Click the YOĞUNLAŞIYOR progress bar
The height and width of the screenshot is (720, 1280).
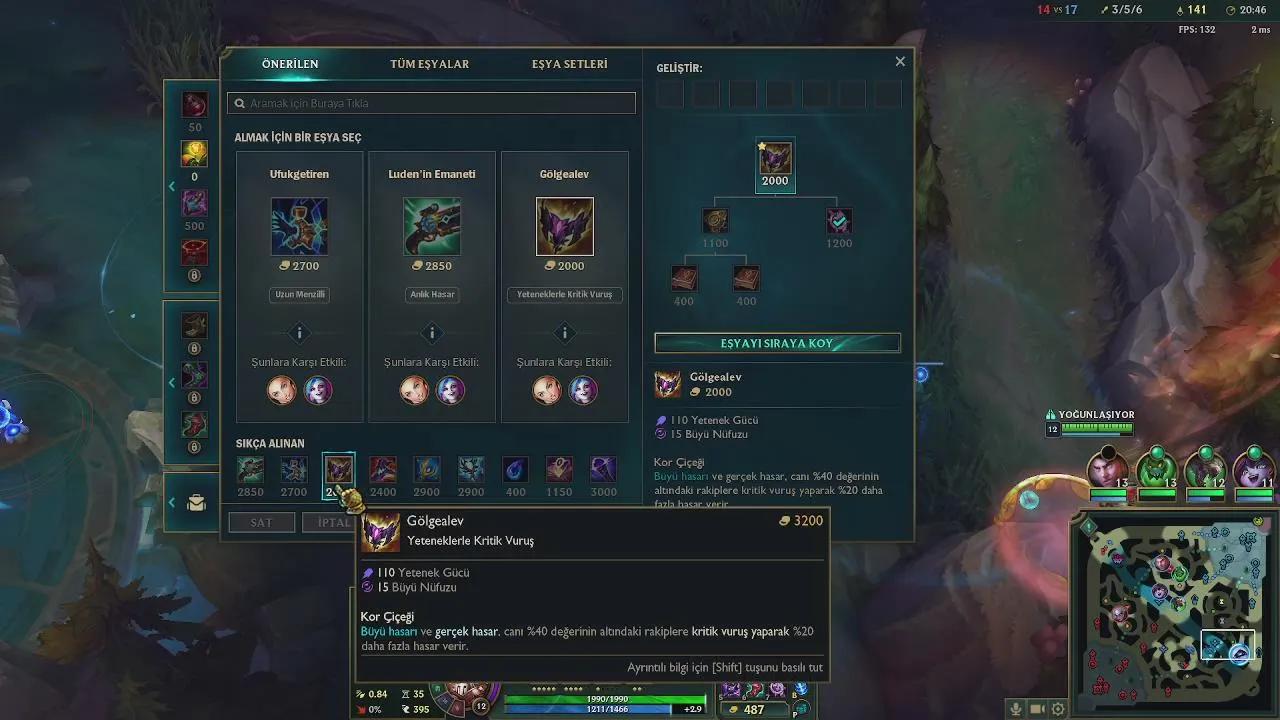point(1096,427)
